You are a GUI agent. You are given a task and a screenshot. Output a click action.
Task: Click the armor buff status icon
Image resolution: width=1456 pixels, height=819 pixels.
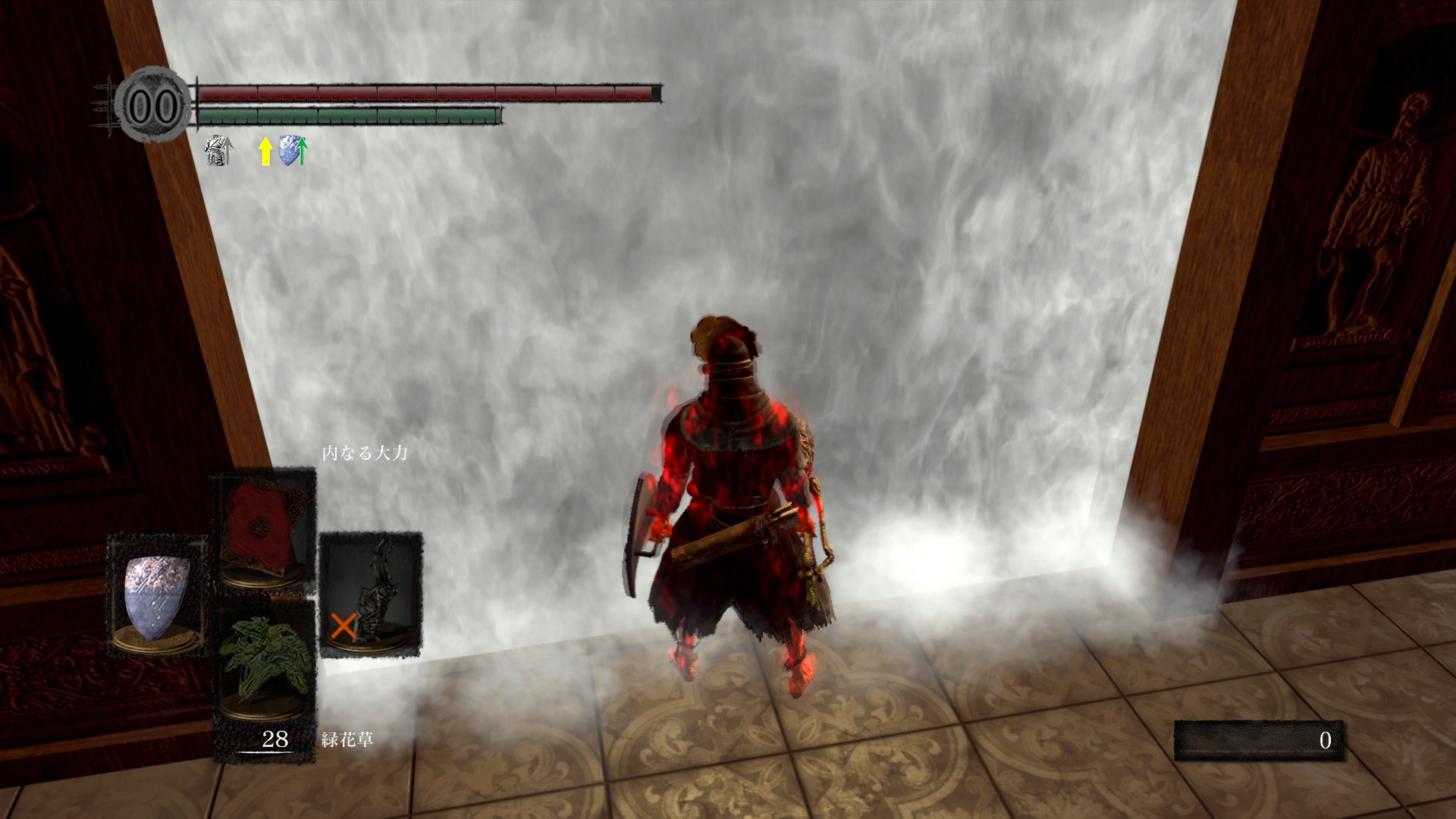tap(219, 151)
